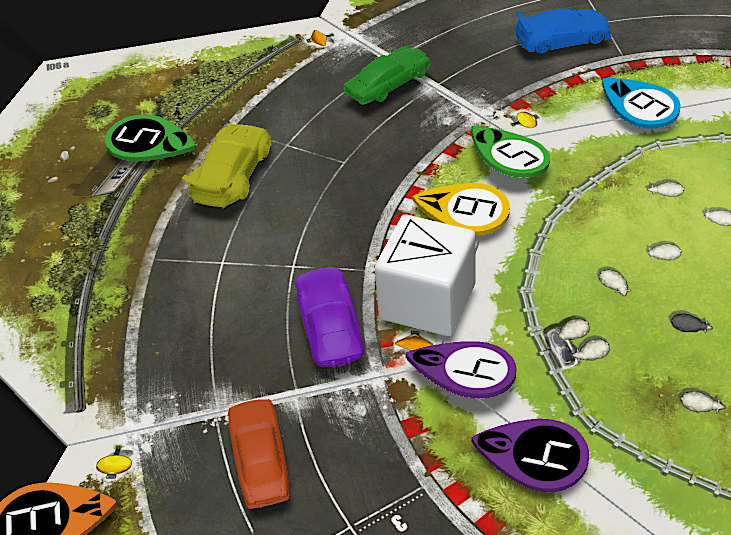
Task: Select the yellow race car
Action: pos(229,166)
